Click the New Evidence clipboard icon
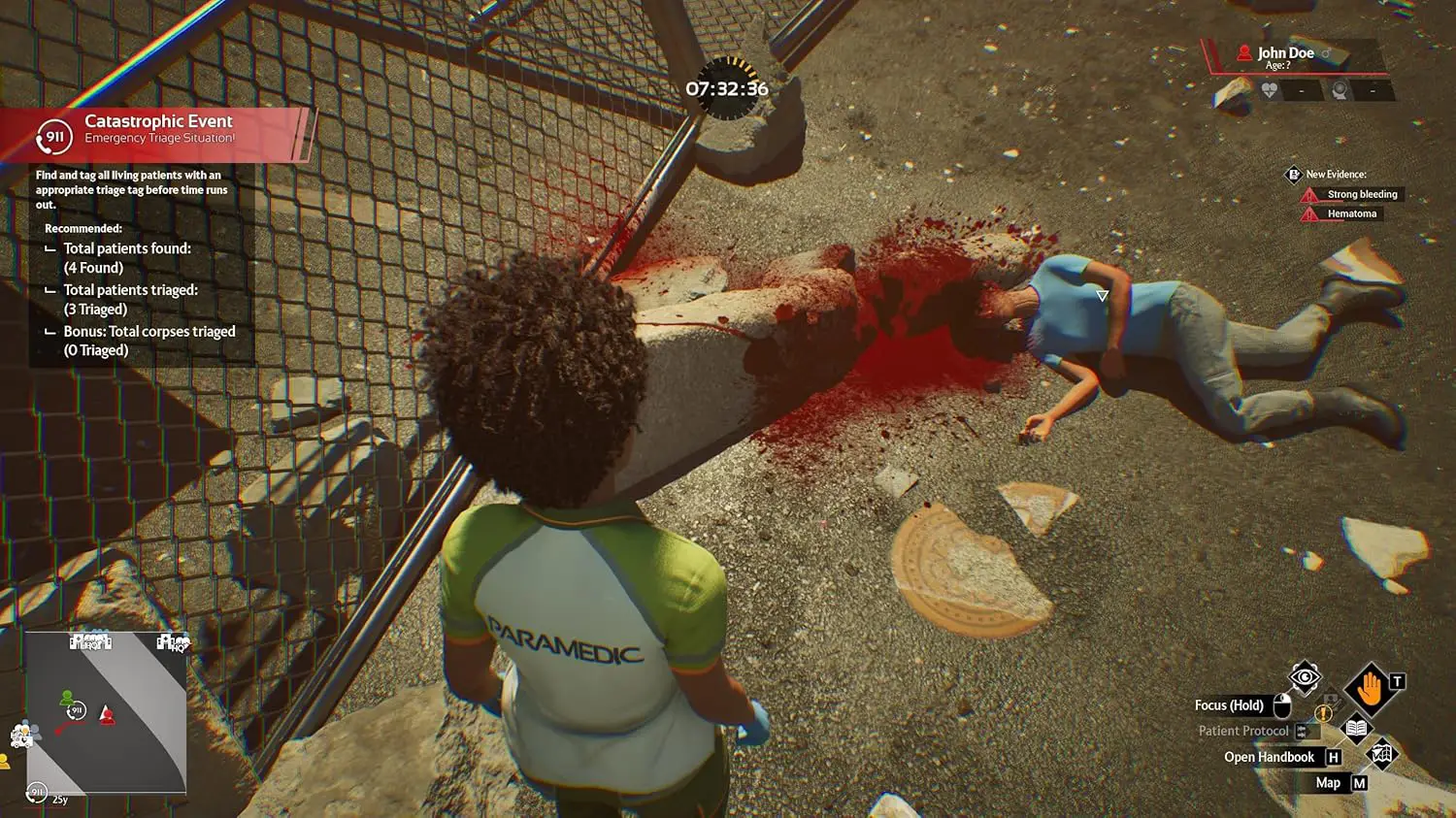 click(1293, 175)
